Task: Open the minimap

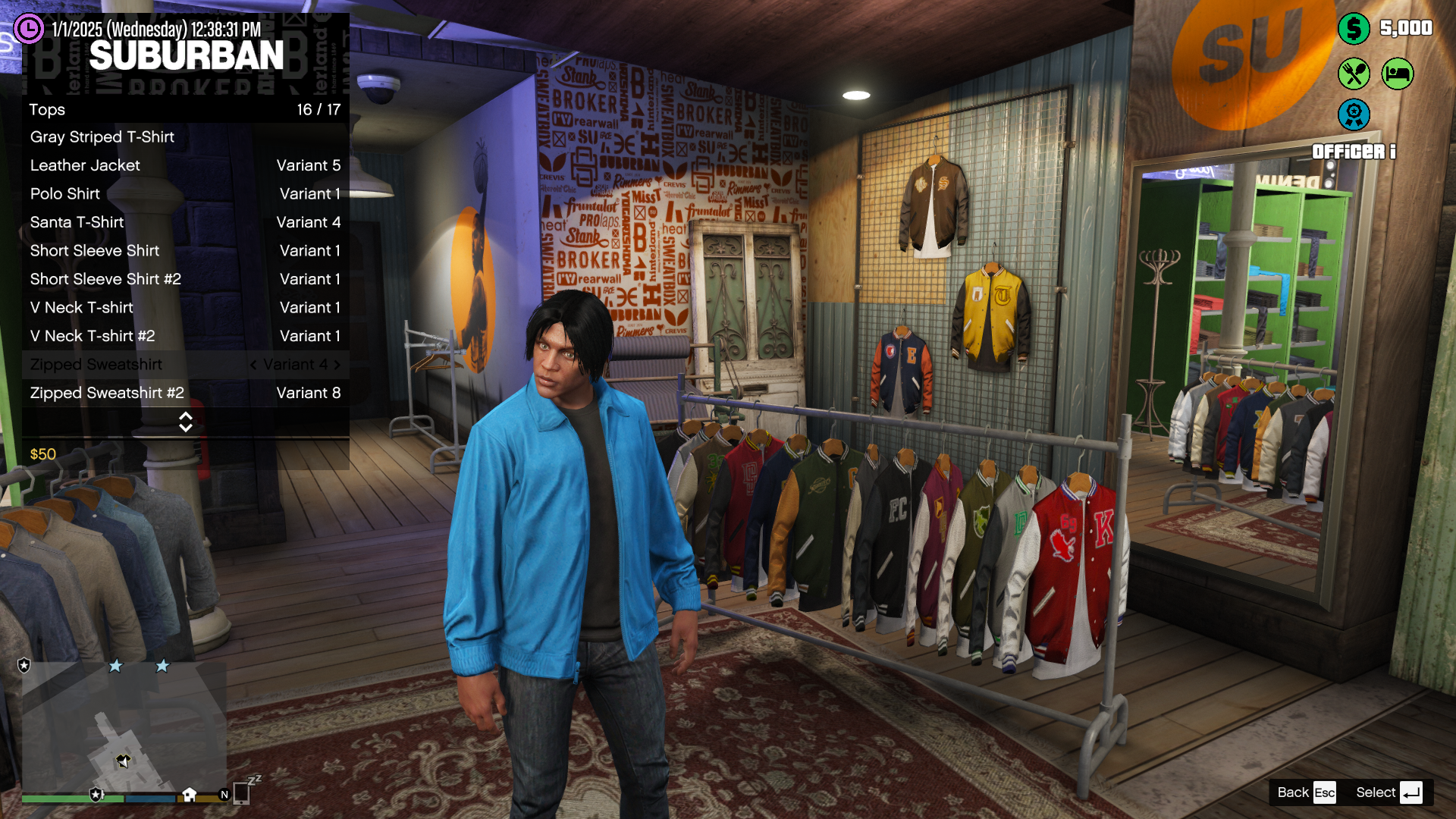Action: click(x=124, y=728)
